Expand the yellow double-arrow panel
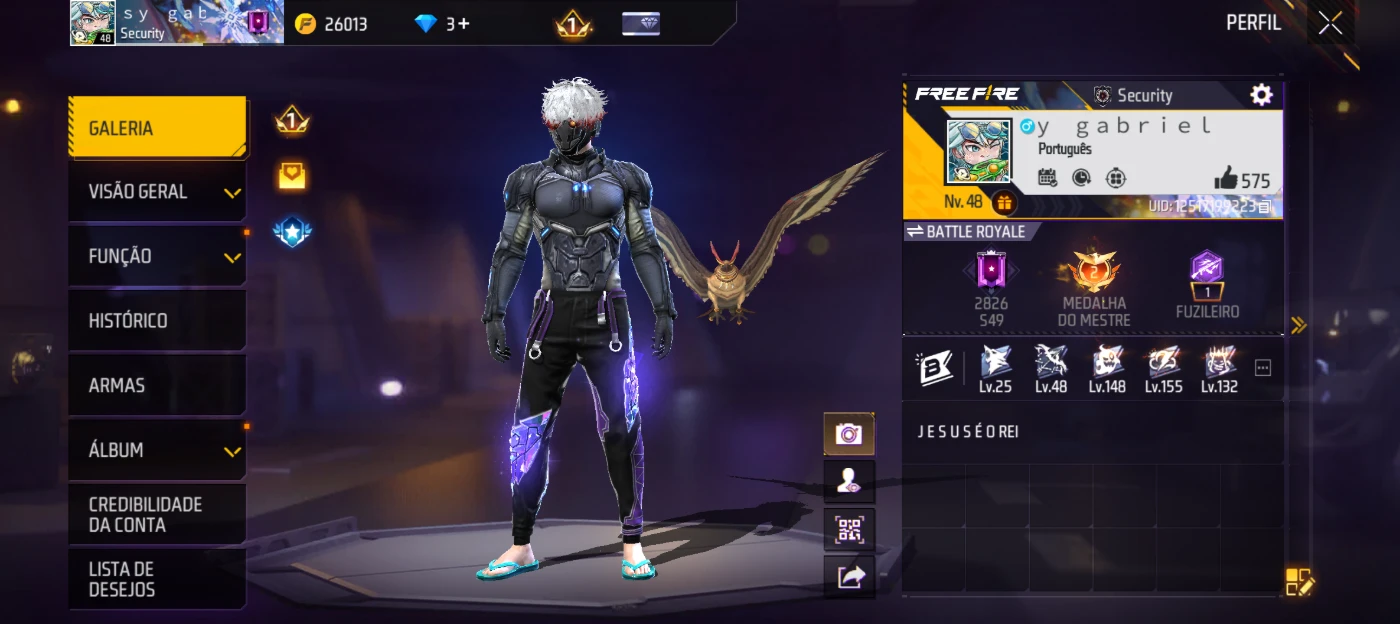The image size is (1400, 624). tap(1298, 325)
